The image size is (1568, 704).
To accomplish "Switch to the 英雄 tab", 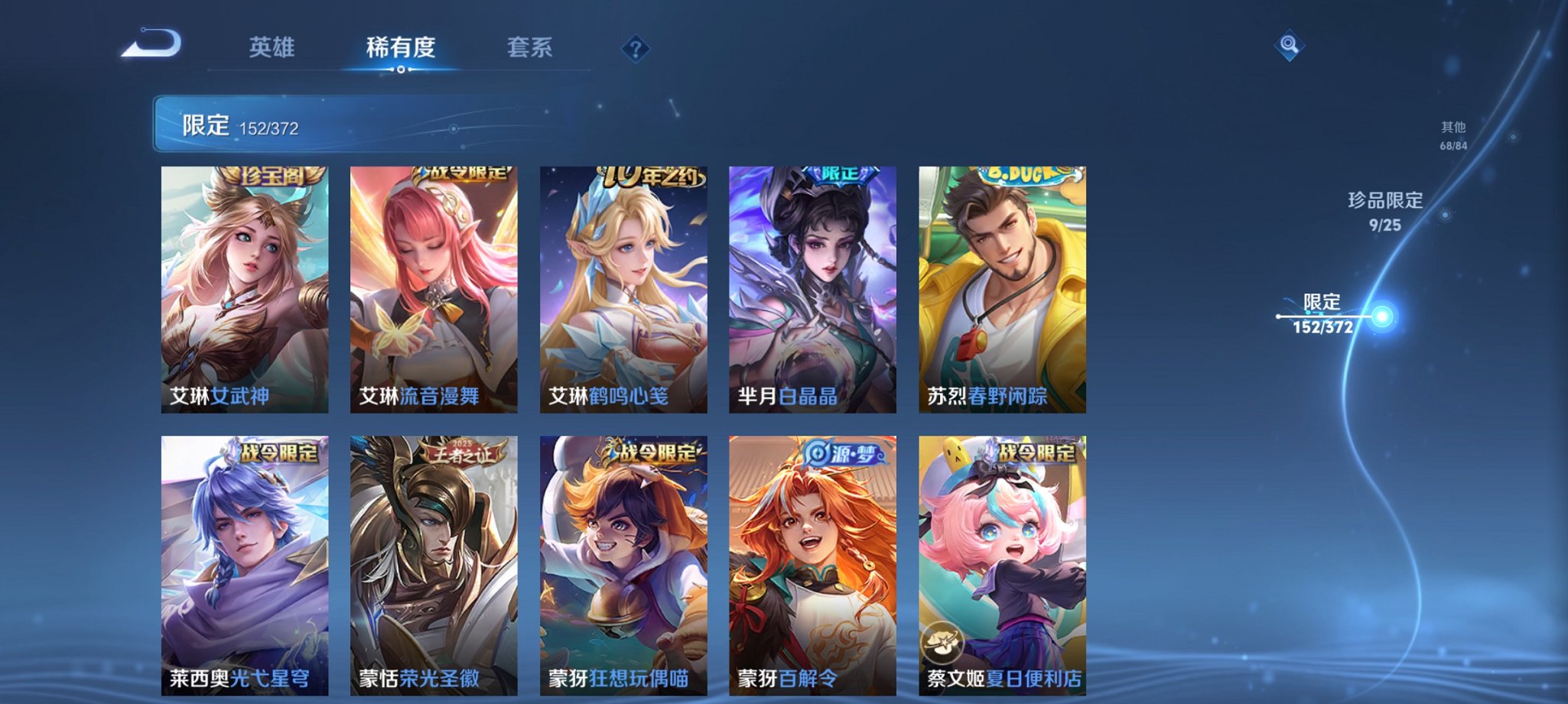I will (x=272, y=47).
